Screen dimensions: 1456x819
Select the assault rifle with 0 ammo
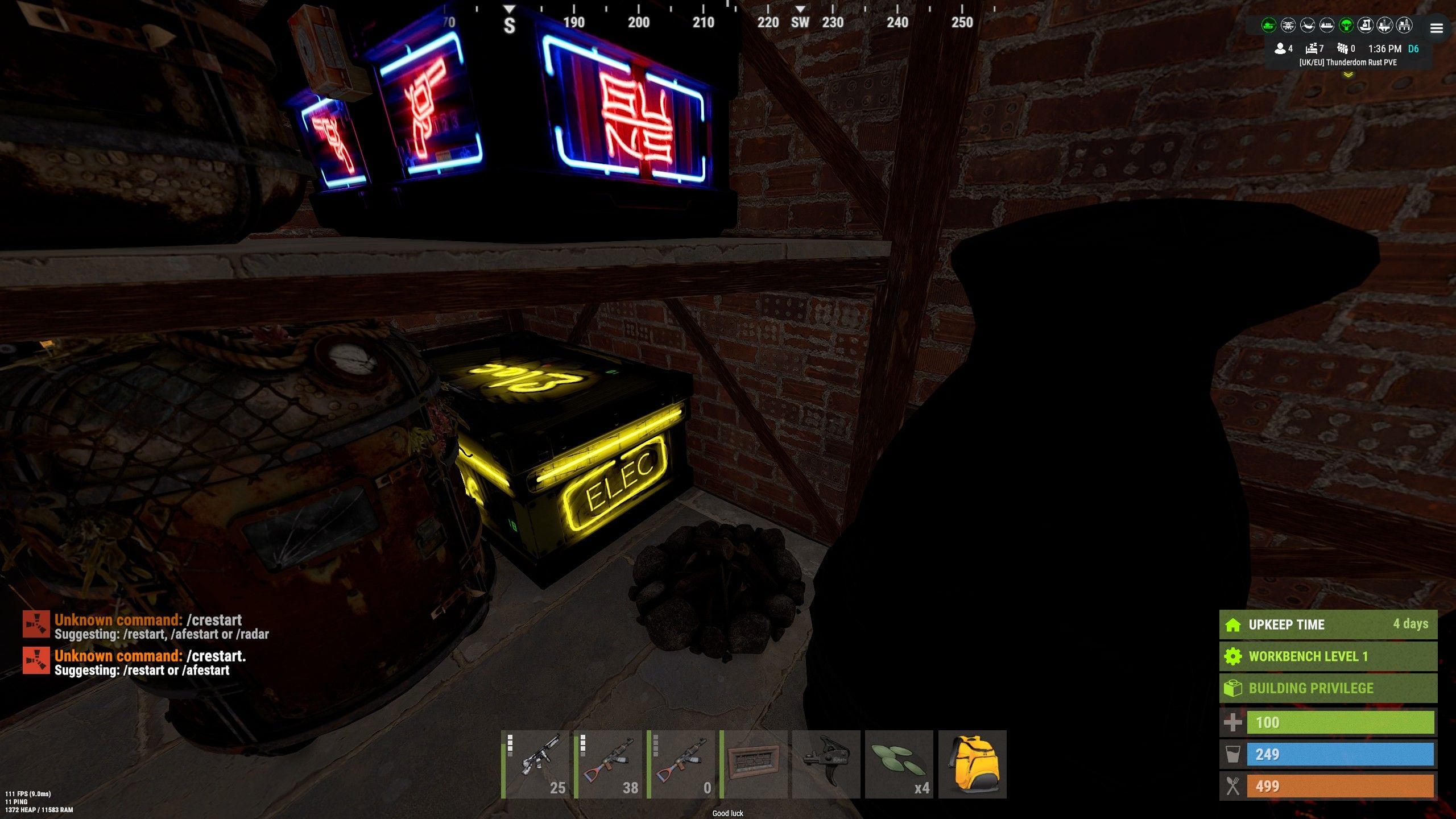(681, 764)
